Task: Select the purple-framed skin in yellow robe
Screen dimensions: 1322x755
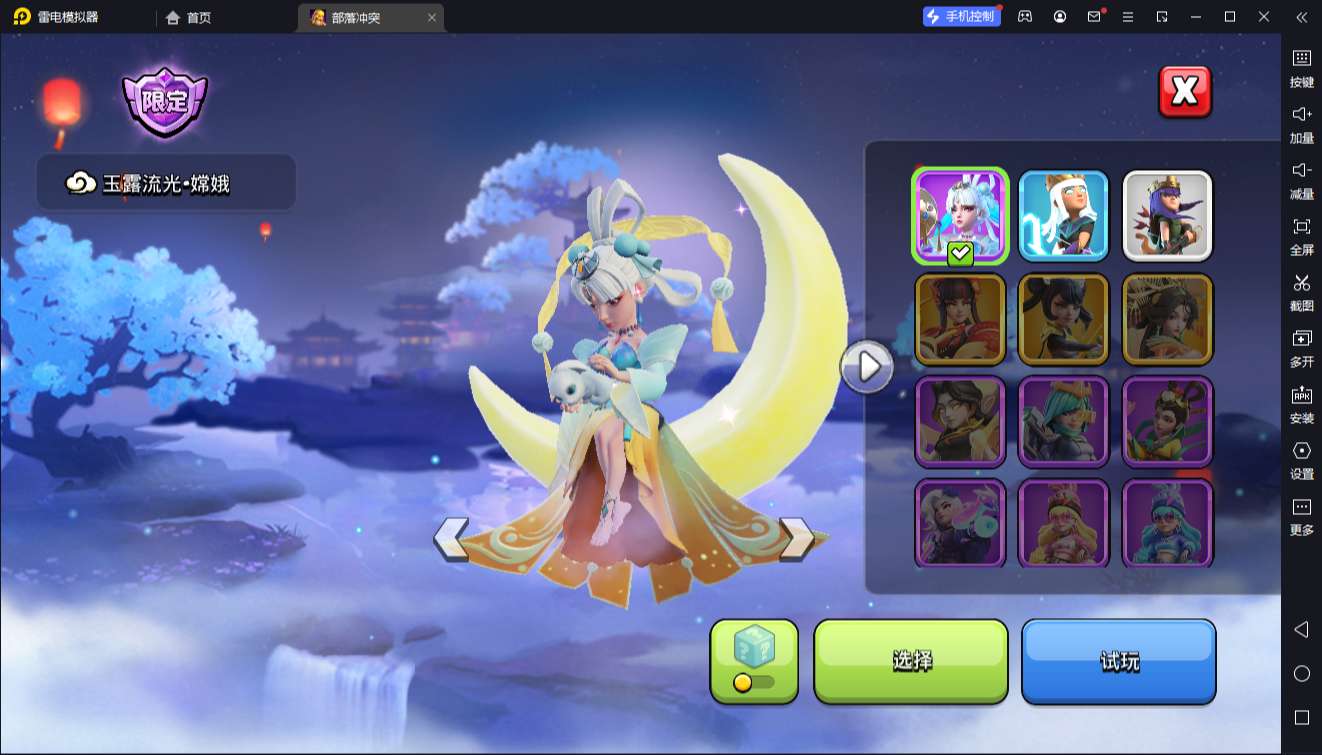Action: (1167, 421)
